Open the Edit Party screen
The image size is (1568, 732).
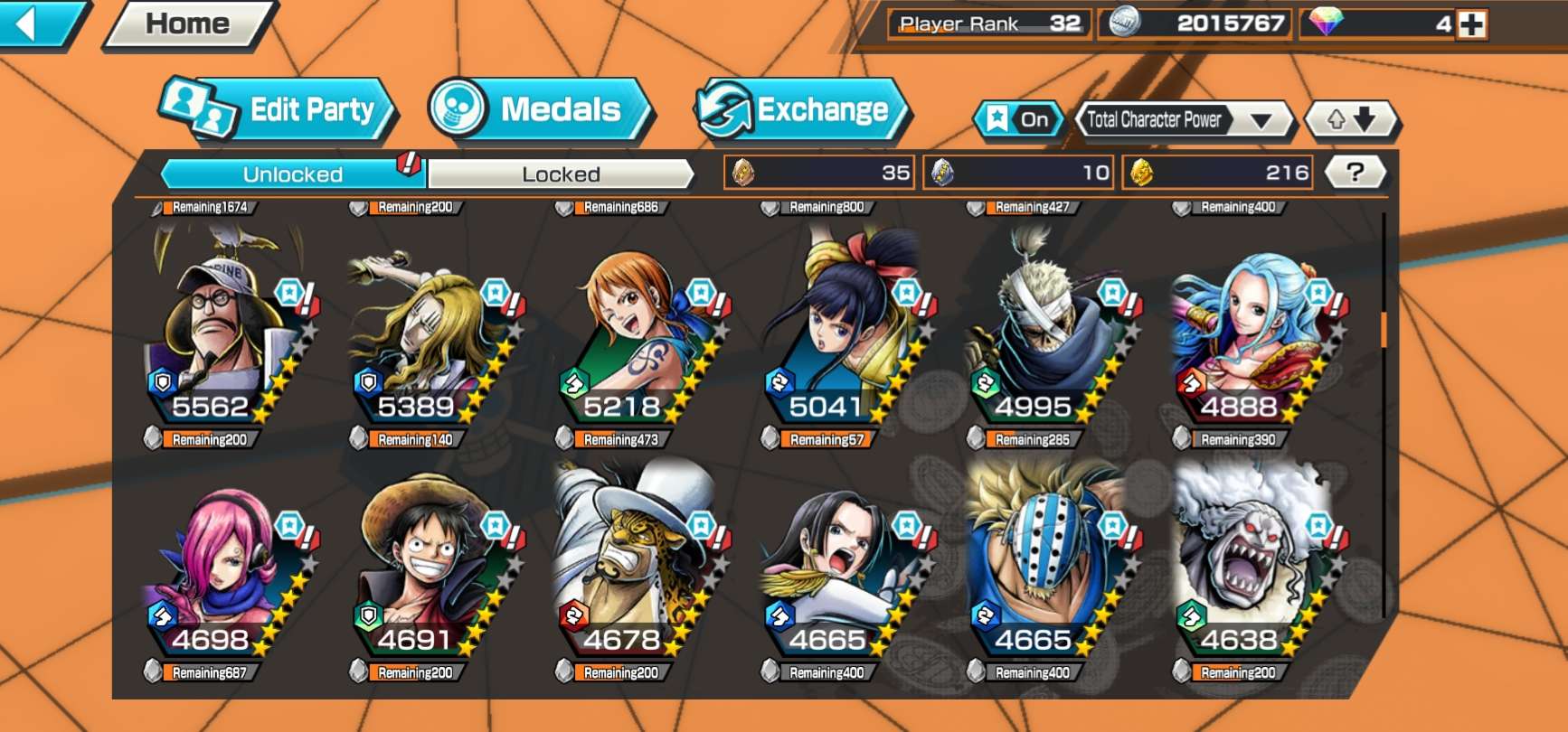coord(280,110)
